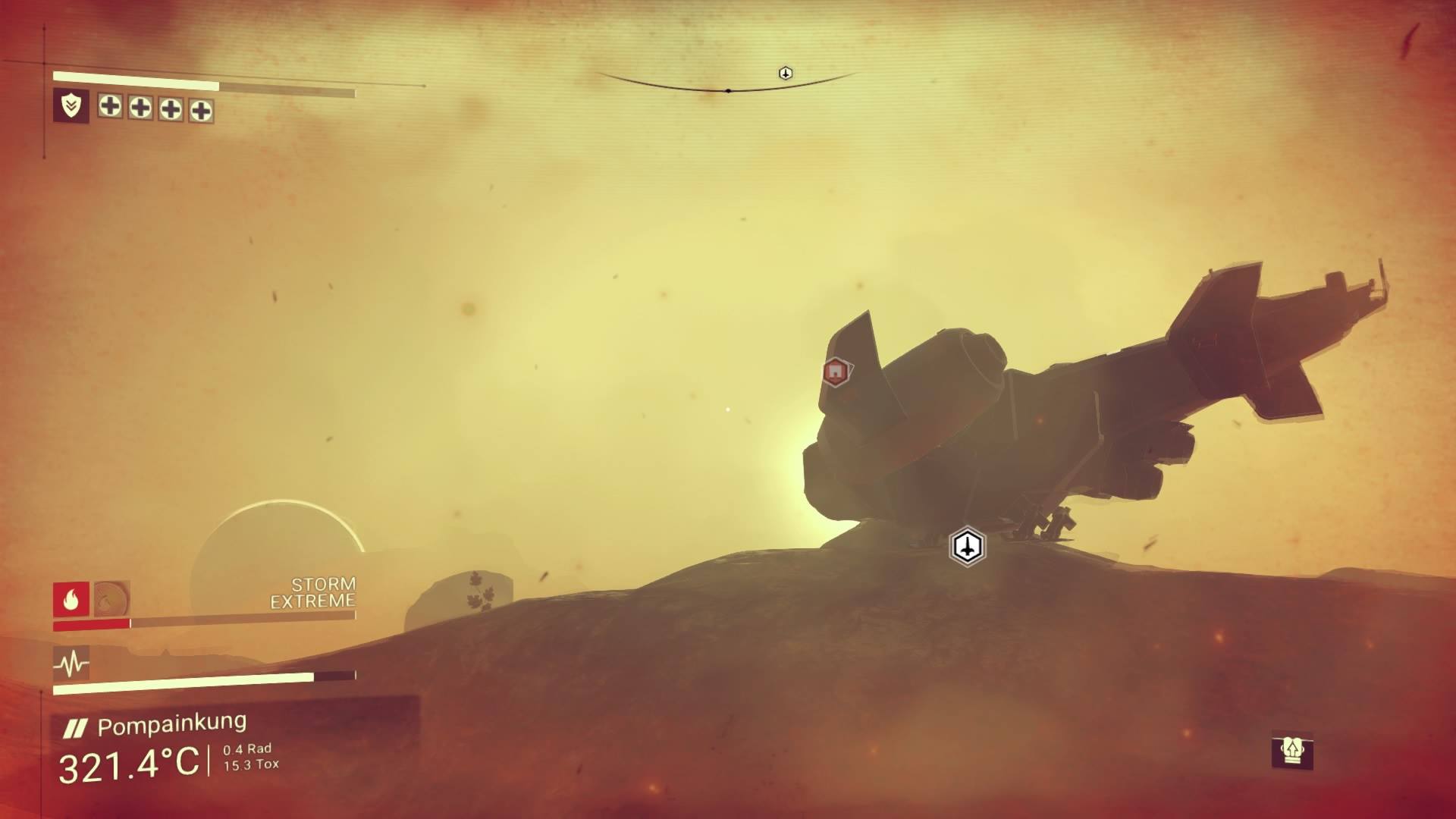Click the faded icon beside the flame
This screenshot has height=819, width=1456.
pos(112,600)
